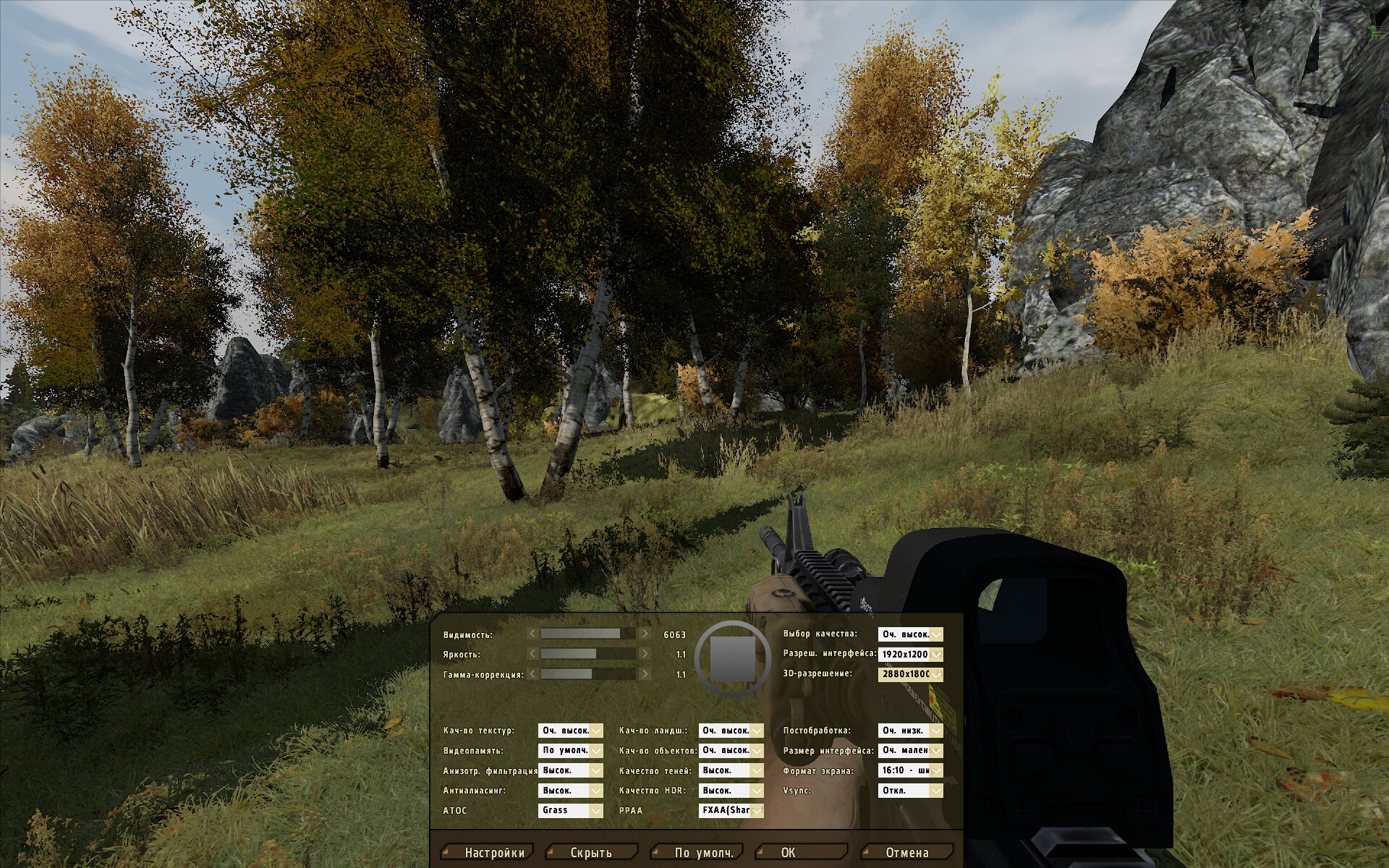Open the Разреш. интерфейса resolution dropdown

pyautogui.click(x=911, y=654)
